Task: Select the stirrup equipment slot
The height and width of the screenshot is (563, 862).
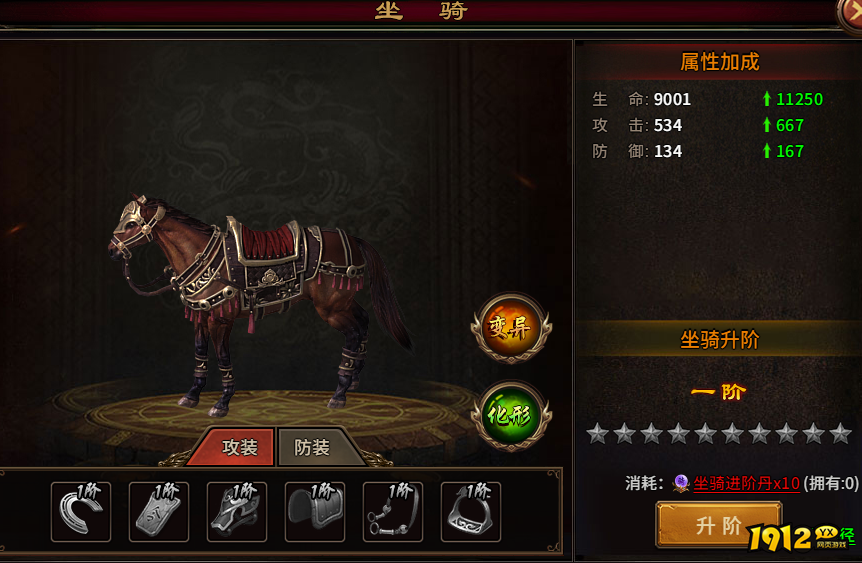Action: pos(471,512)
